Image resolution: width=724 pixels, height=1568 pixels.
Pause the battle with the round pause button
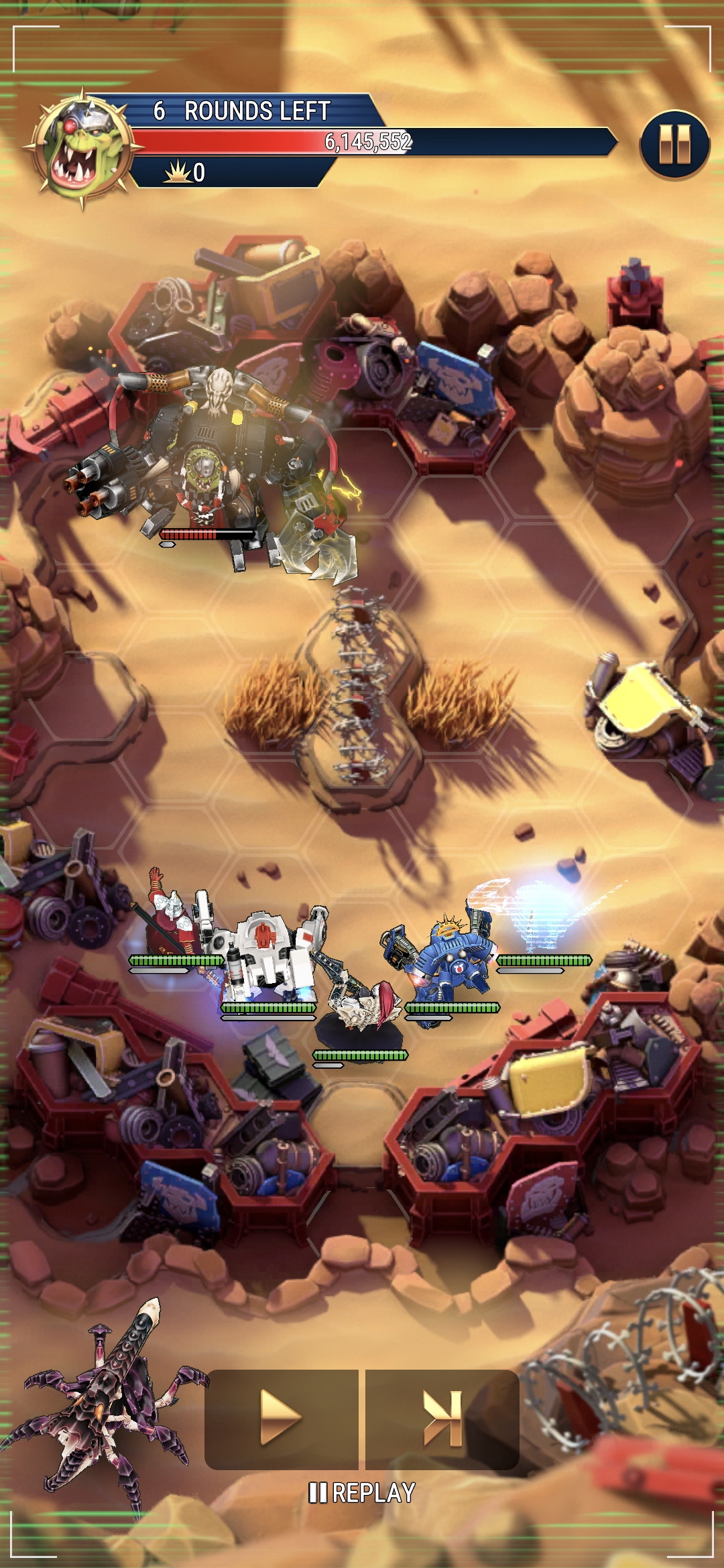[674, 144]
